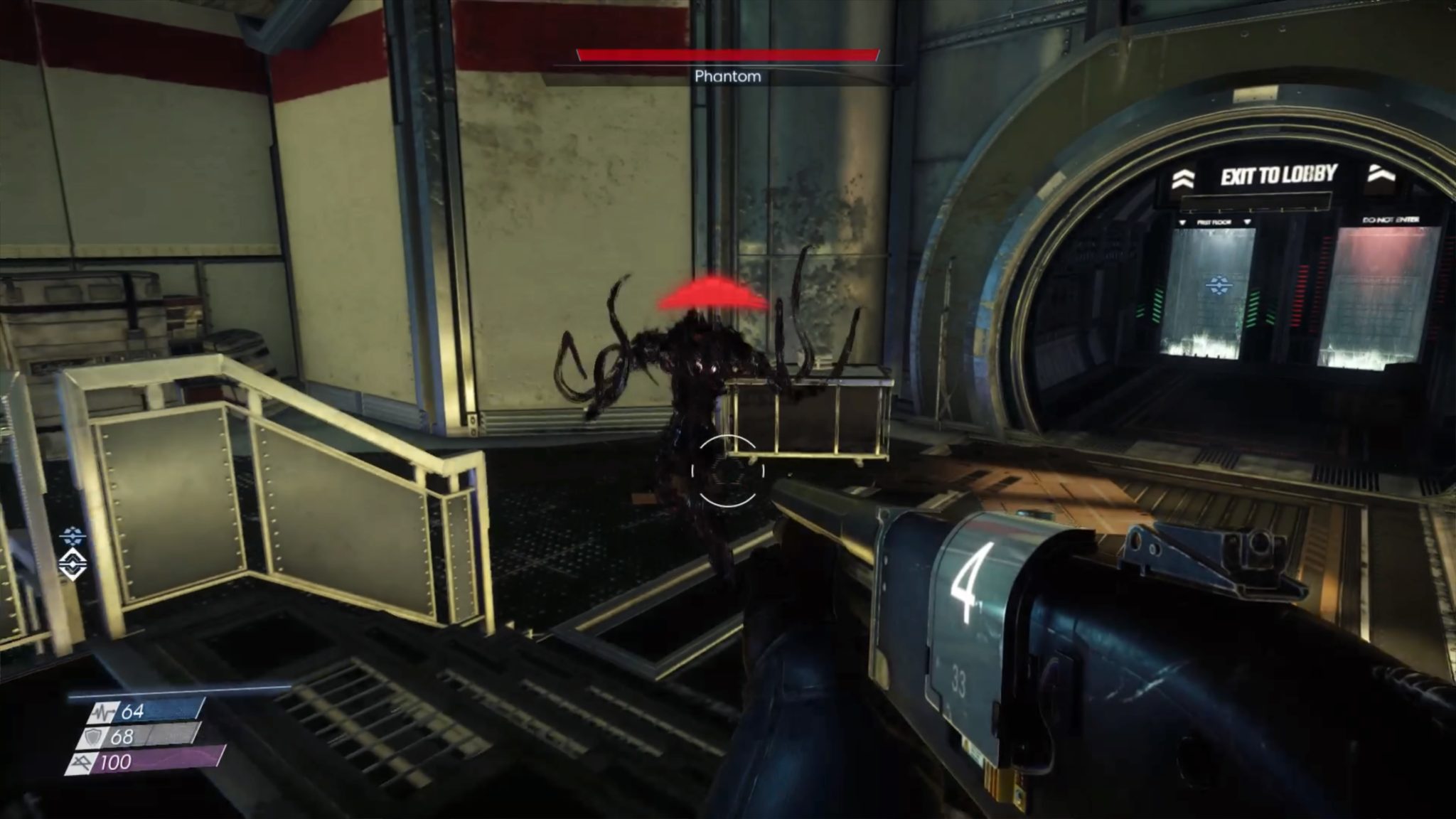The width and height of the screenshot is (1456, 819).
Task: Click the blue waypoint marker on the elevator door
Action: (1219, 286)
